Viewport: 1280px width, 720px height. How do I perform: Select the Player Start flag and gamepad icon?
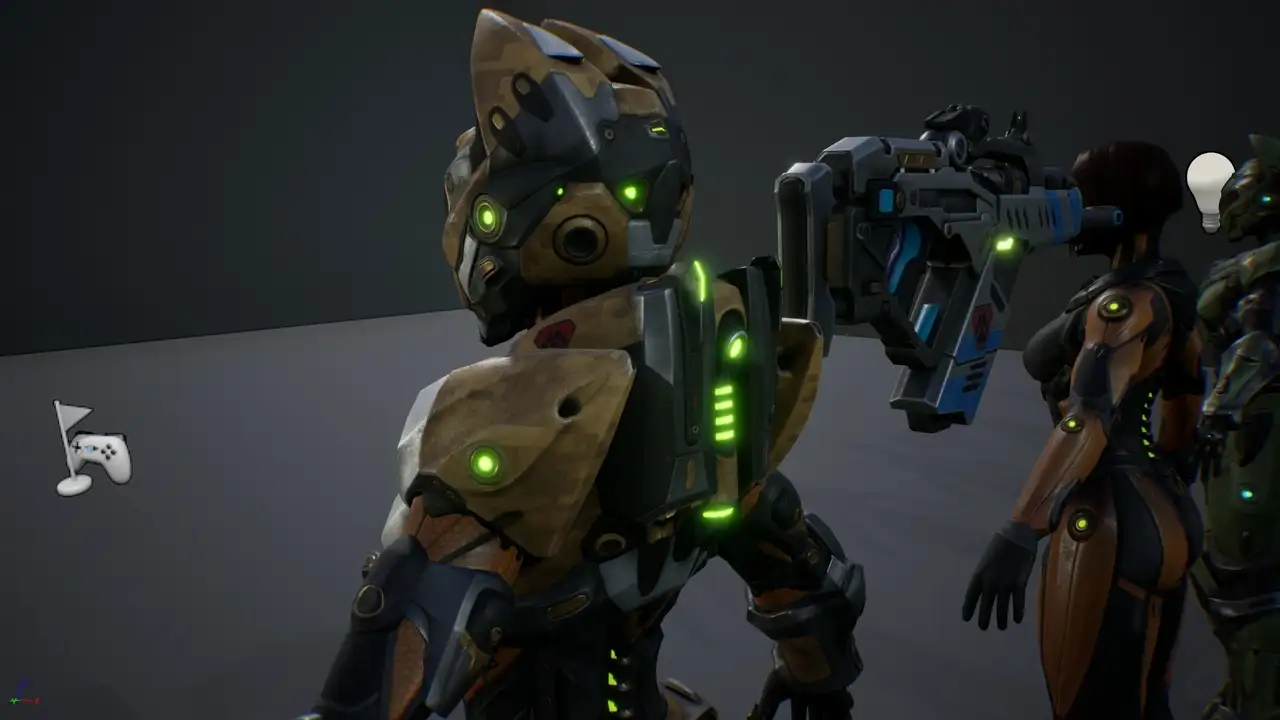tap(91, 449)
